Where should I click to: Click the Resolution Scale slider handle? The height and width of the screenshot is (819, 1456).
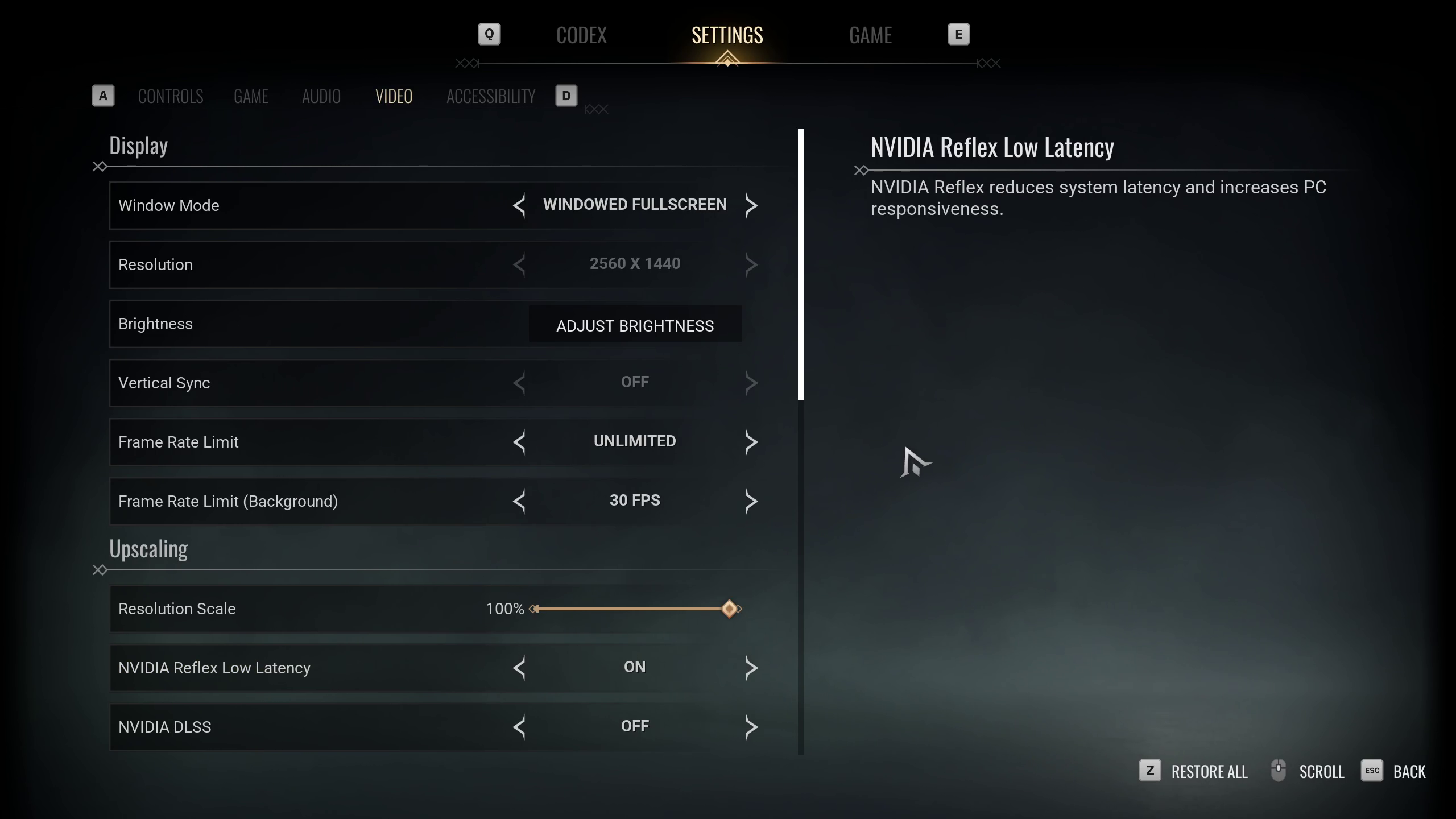point(729,609)
